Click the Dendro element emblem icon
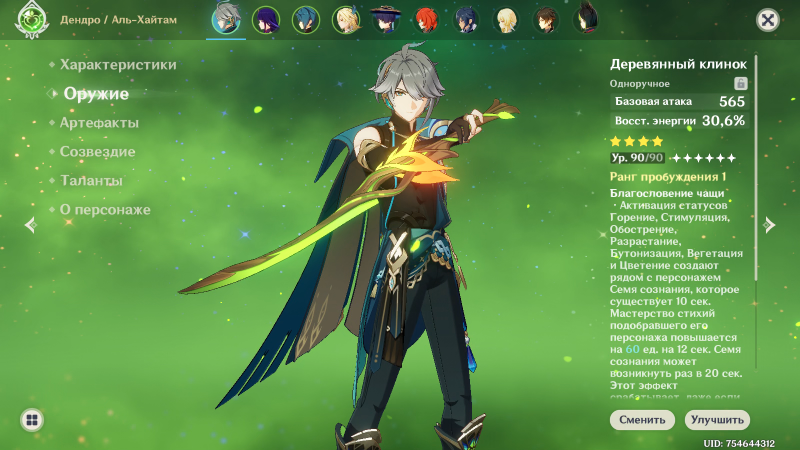This screenshot has width=800, height=450. pyautogui.click(x=32, y=19)
